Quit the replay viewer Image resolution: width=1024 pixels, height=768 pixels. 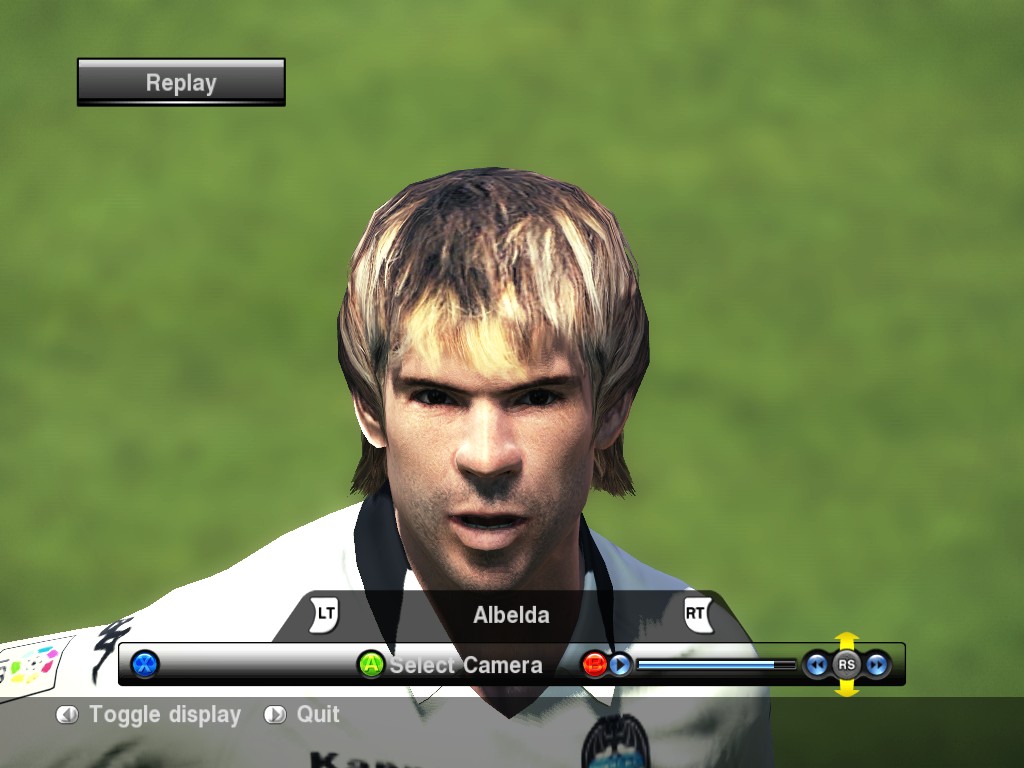317,715
